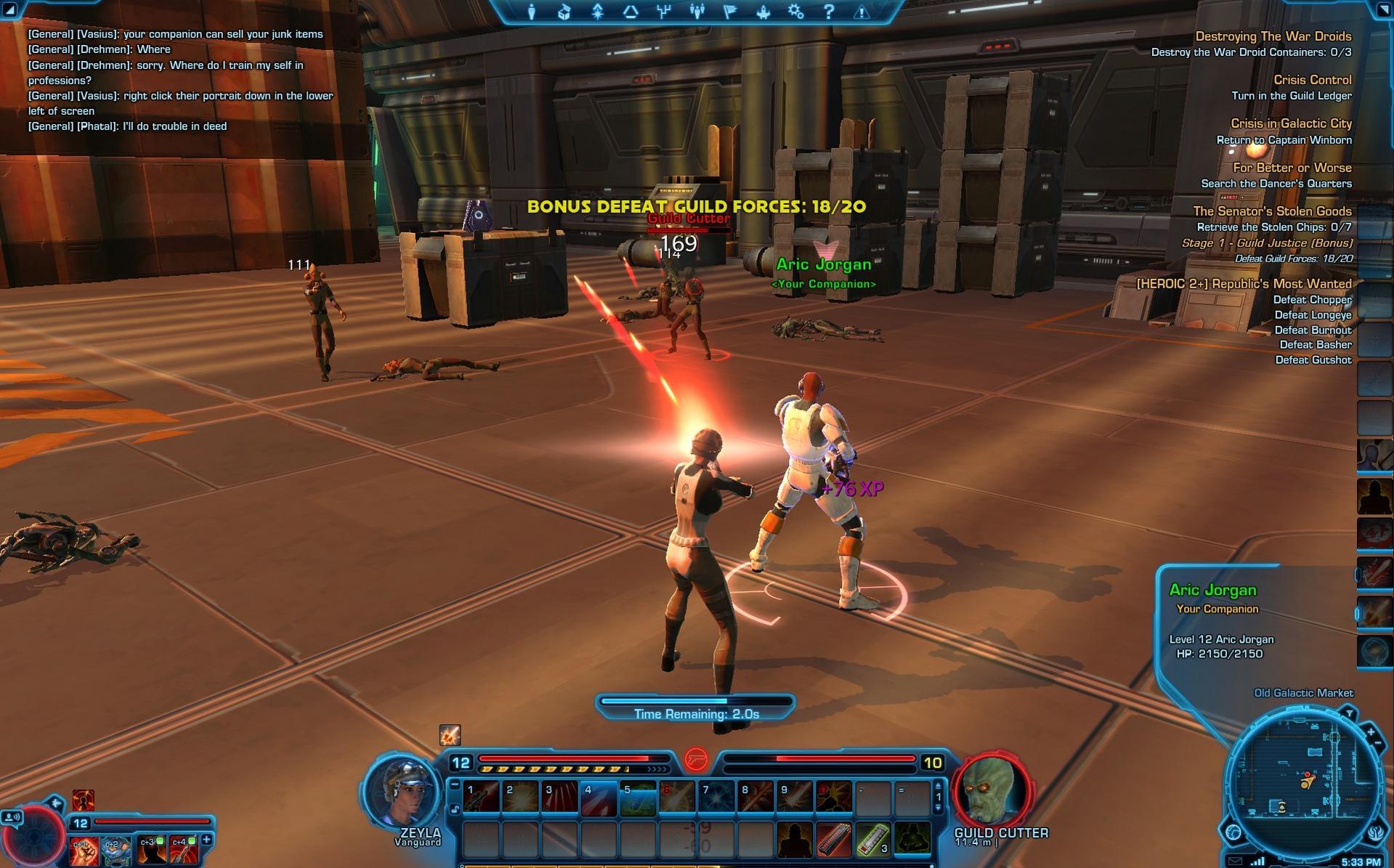Zoom in the minimap with plus button
This screenshot has width=1394, height=868.
1370,731
